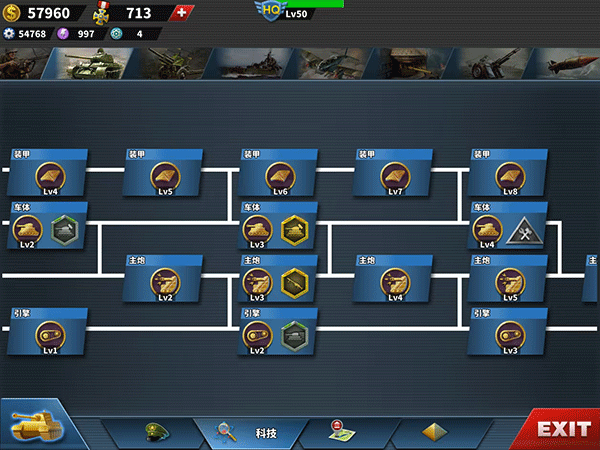Viewport: 600px width, 450px height.
Task: Open the 科技 research tab
Action: tap(250, 432)
